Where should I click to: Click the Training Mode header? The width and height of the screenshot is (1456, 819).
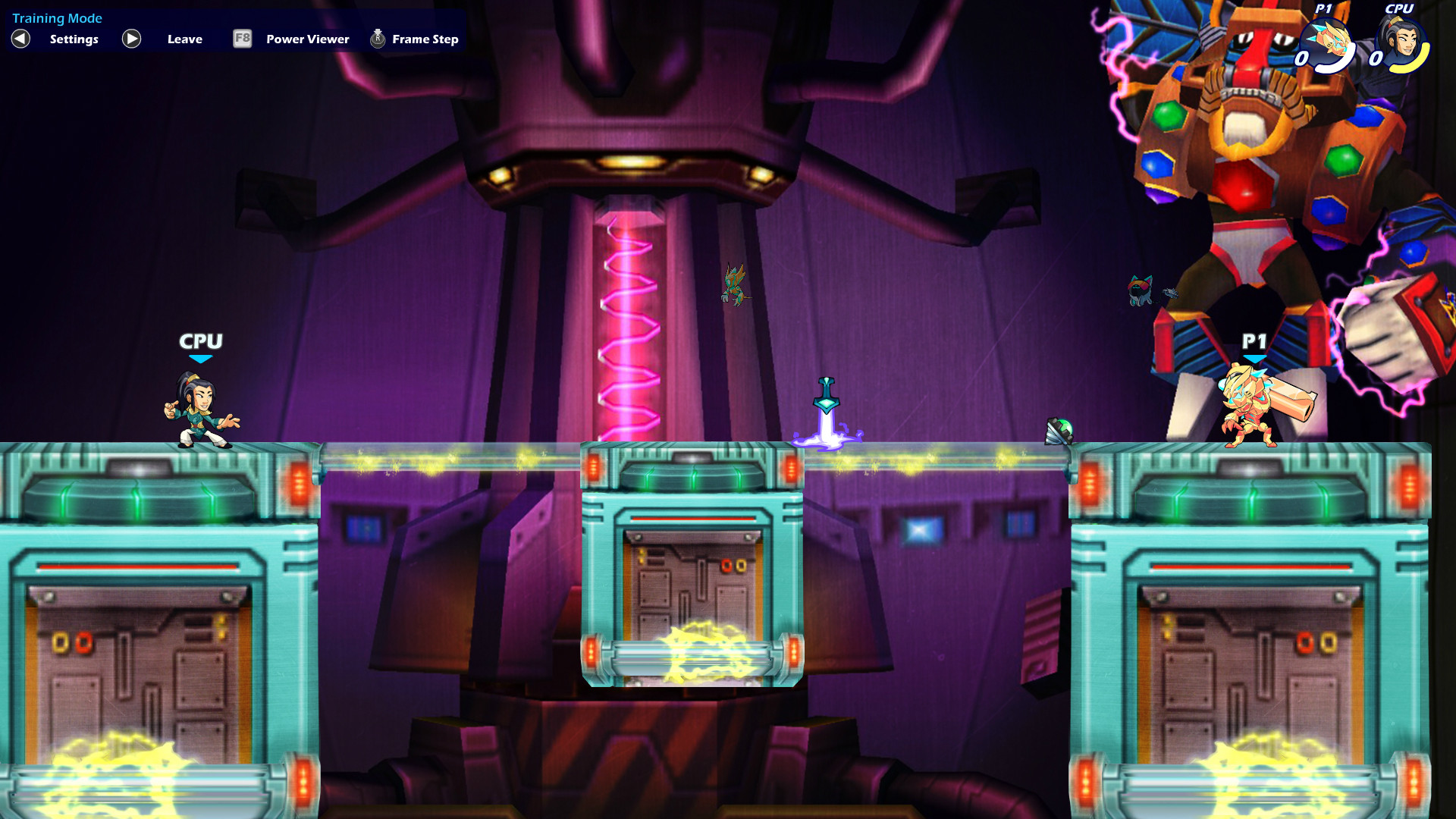58,17
